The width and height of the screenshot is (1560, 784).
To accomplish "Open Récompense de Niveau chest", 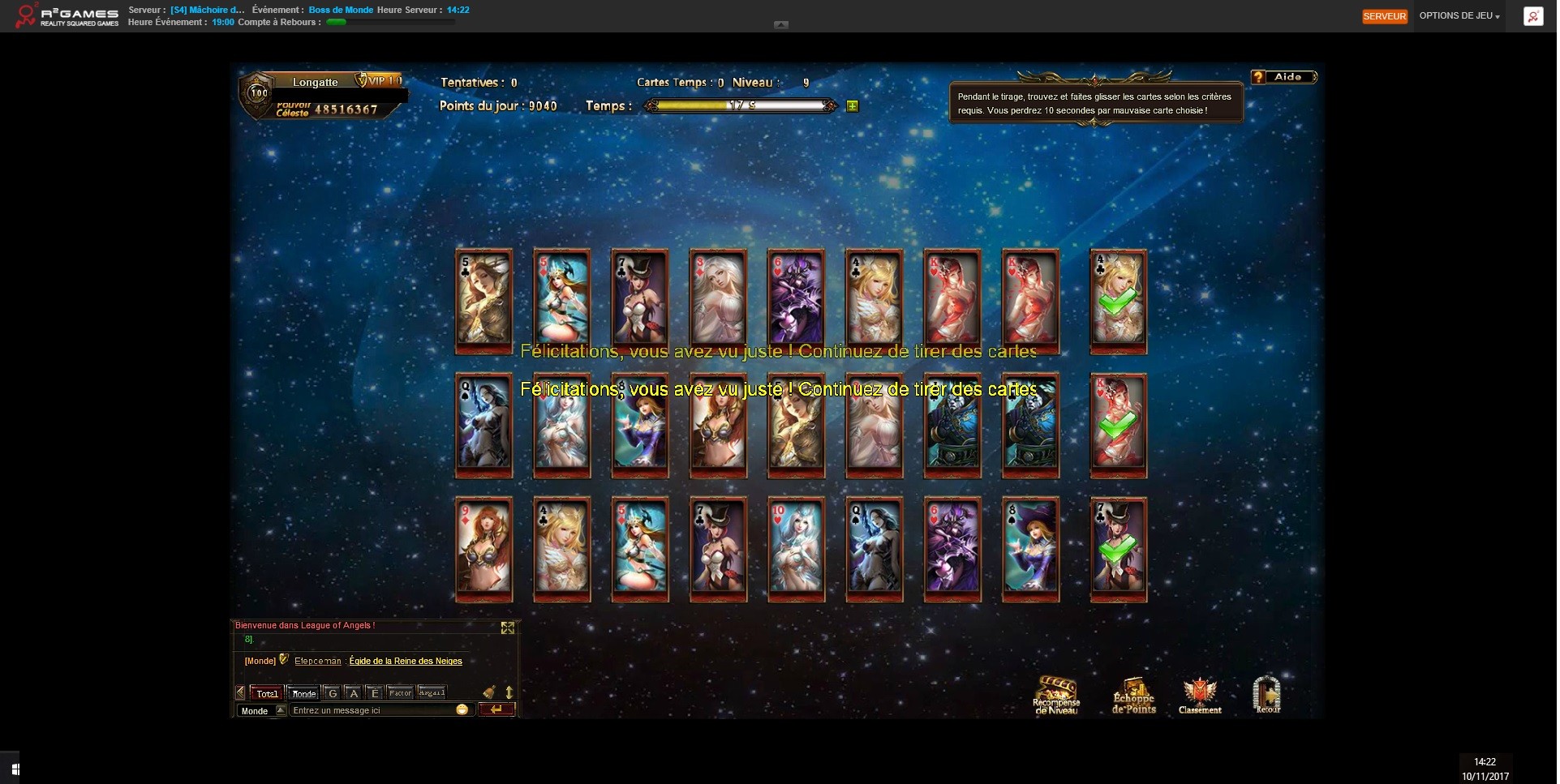I will [x=1056, y=696].
